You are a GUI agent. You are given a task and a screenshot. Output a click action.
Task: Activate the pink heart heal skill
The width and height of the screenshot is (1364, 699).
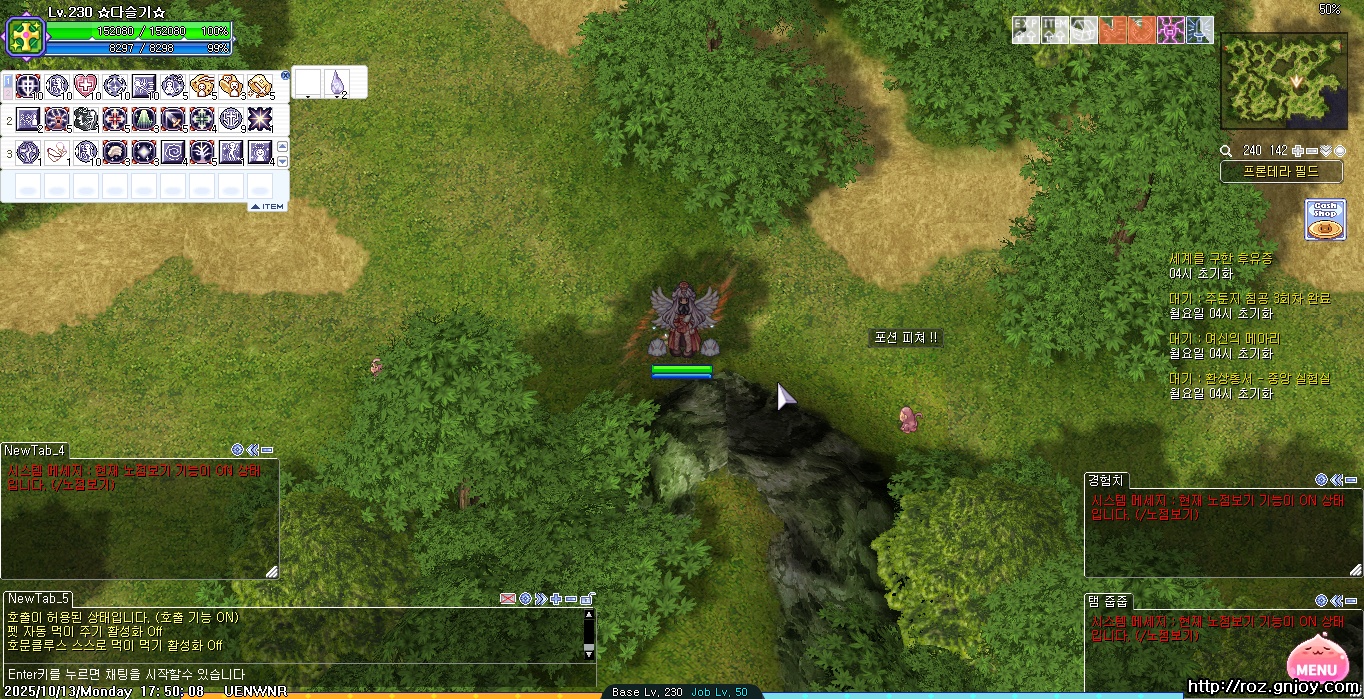pos(86,85)
